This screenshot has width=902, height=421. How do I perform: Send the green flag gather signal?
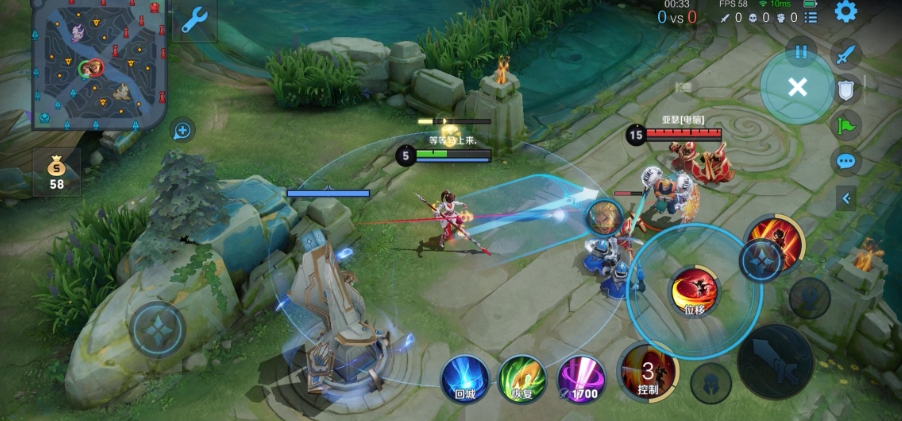[x=846, y=126]
